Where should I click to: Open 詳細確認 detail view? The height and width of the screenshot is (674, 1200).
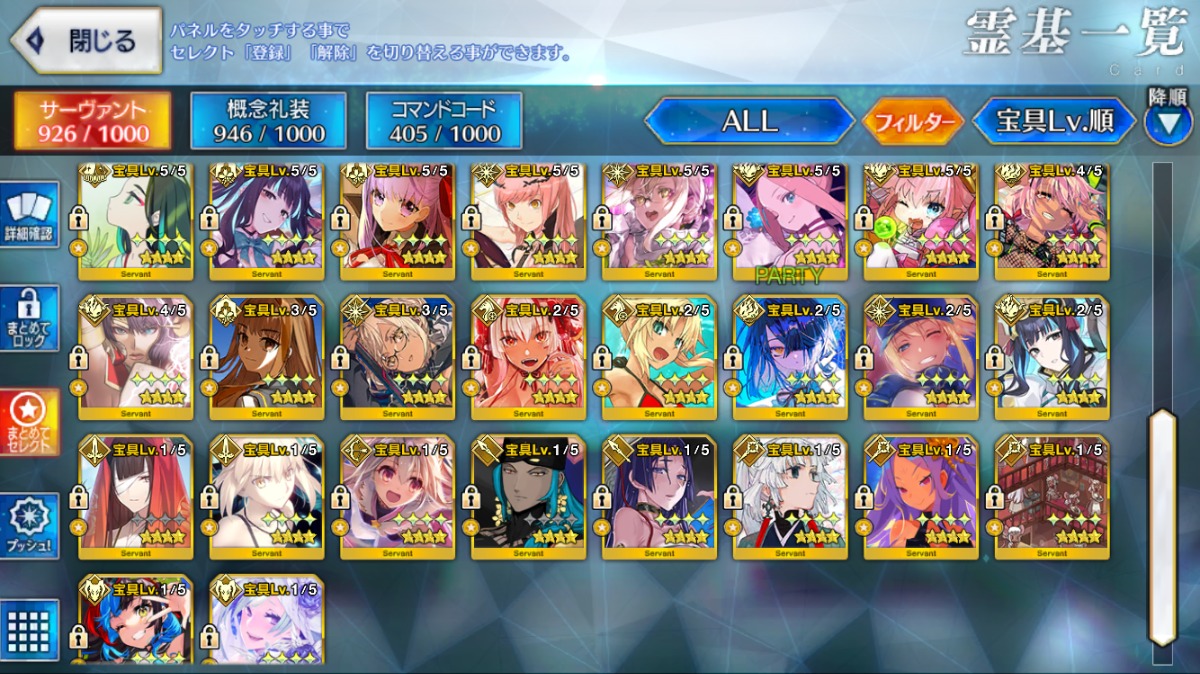[x=32, y=213]
